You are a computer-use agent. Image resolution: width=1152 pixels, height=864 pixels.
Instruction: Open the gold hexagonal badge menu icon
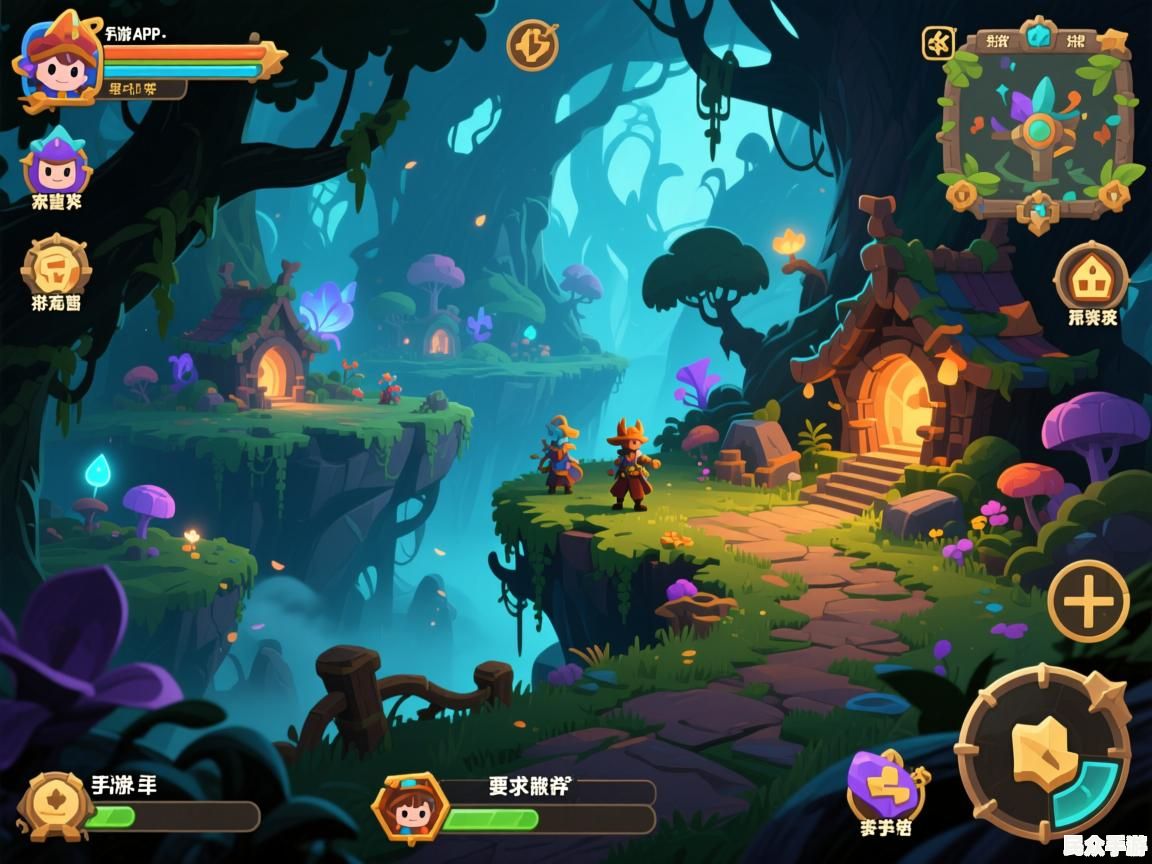click(56, 267)
